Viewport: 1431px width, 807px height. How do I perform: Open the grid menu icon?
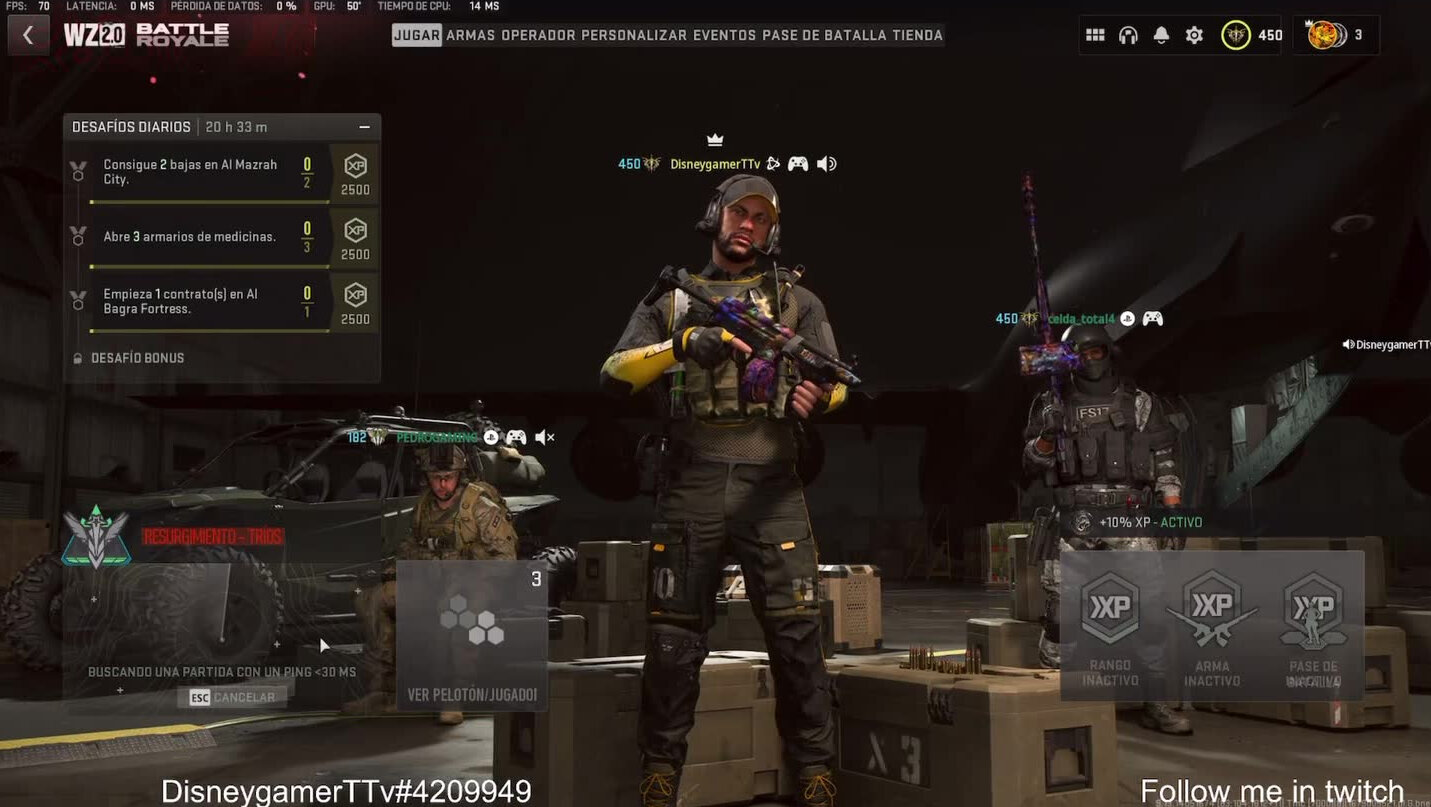coord(1095,35)
